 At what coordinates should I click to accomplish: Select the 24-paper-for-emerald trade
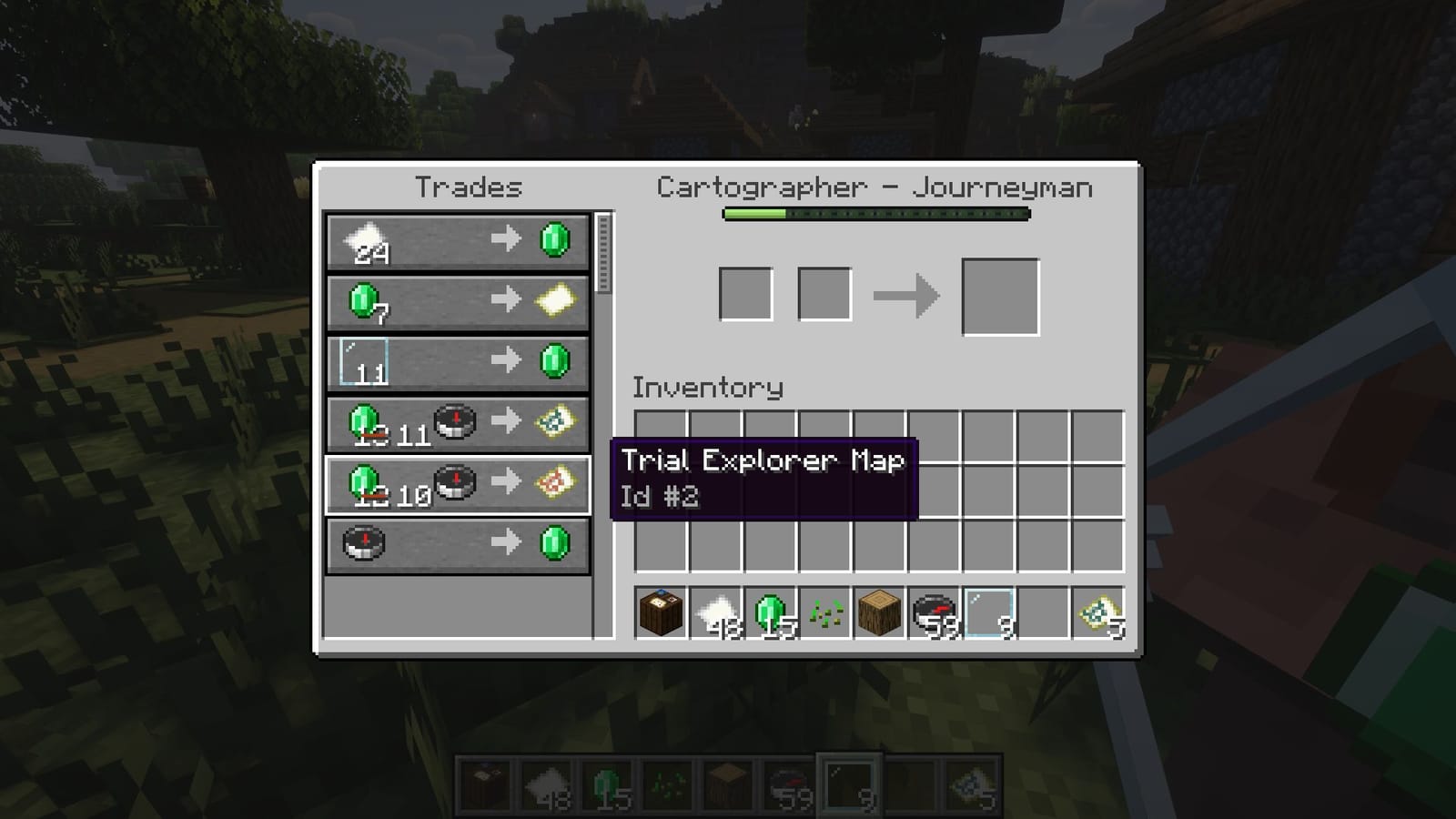(455, 241)
